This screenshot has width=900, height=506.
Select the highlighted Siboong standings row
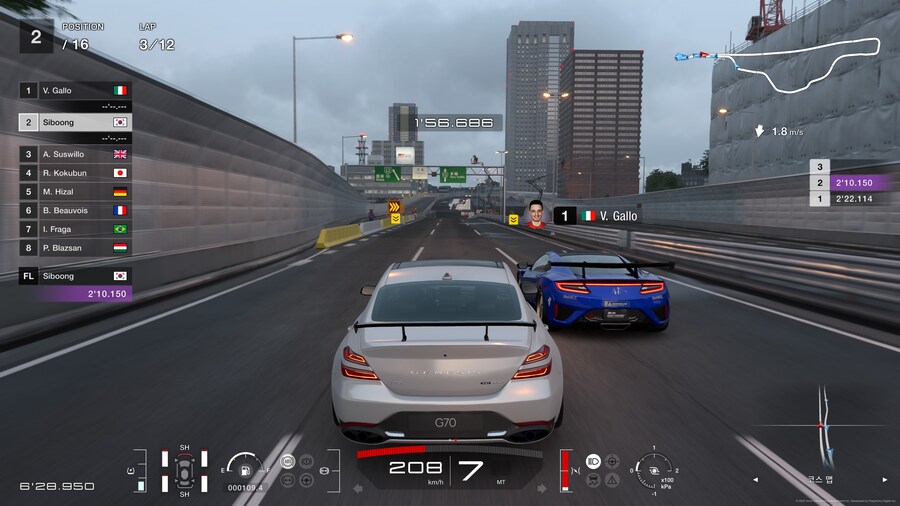(75, 122)
